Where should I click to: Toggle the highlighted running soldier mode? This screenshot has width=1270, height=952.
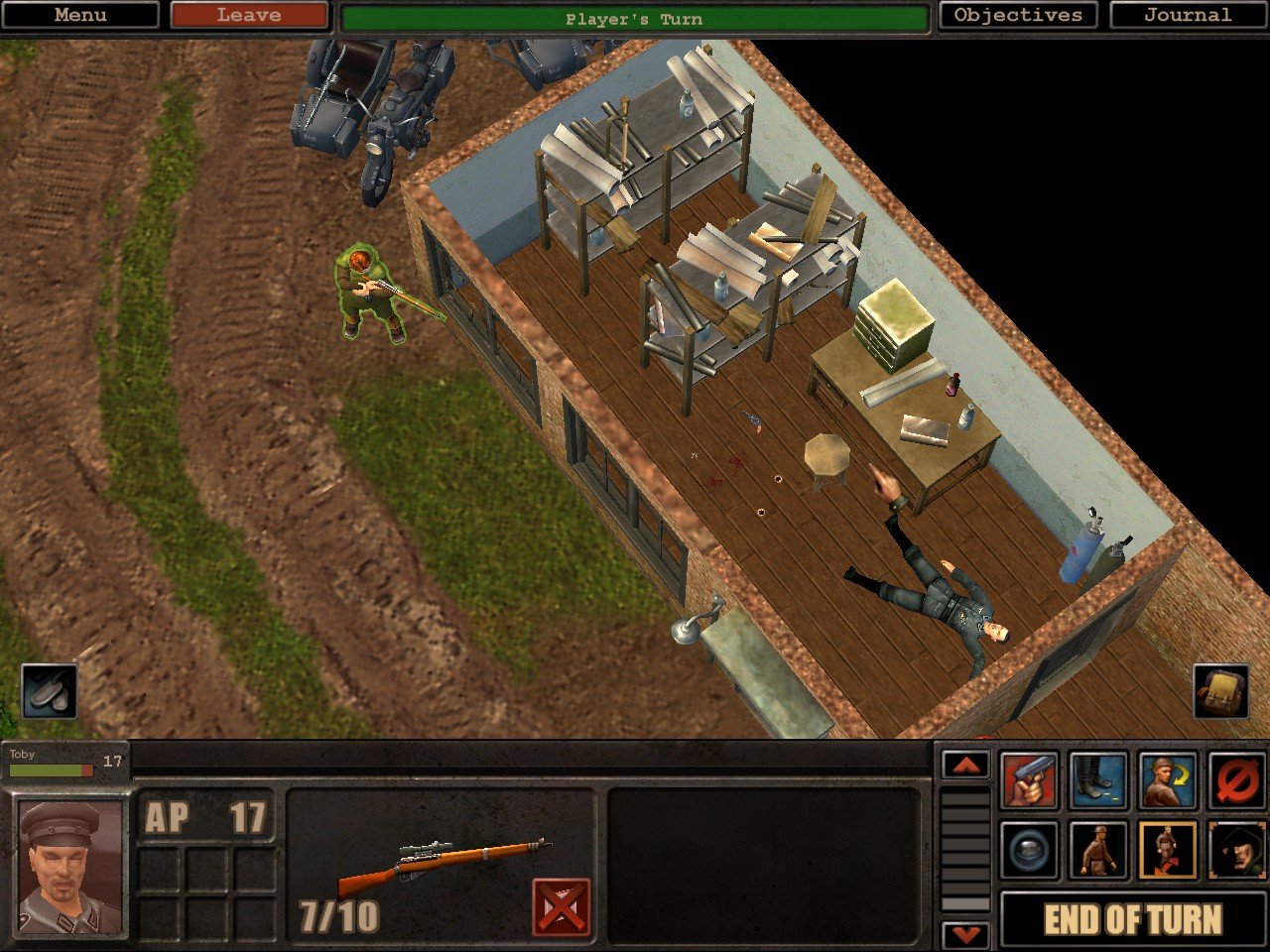coord(1168,851)
